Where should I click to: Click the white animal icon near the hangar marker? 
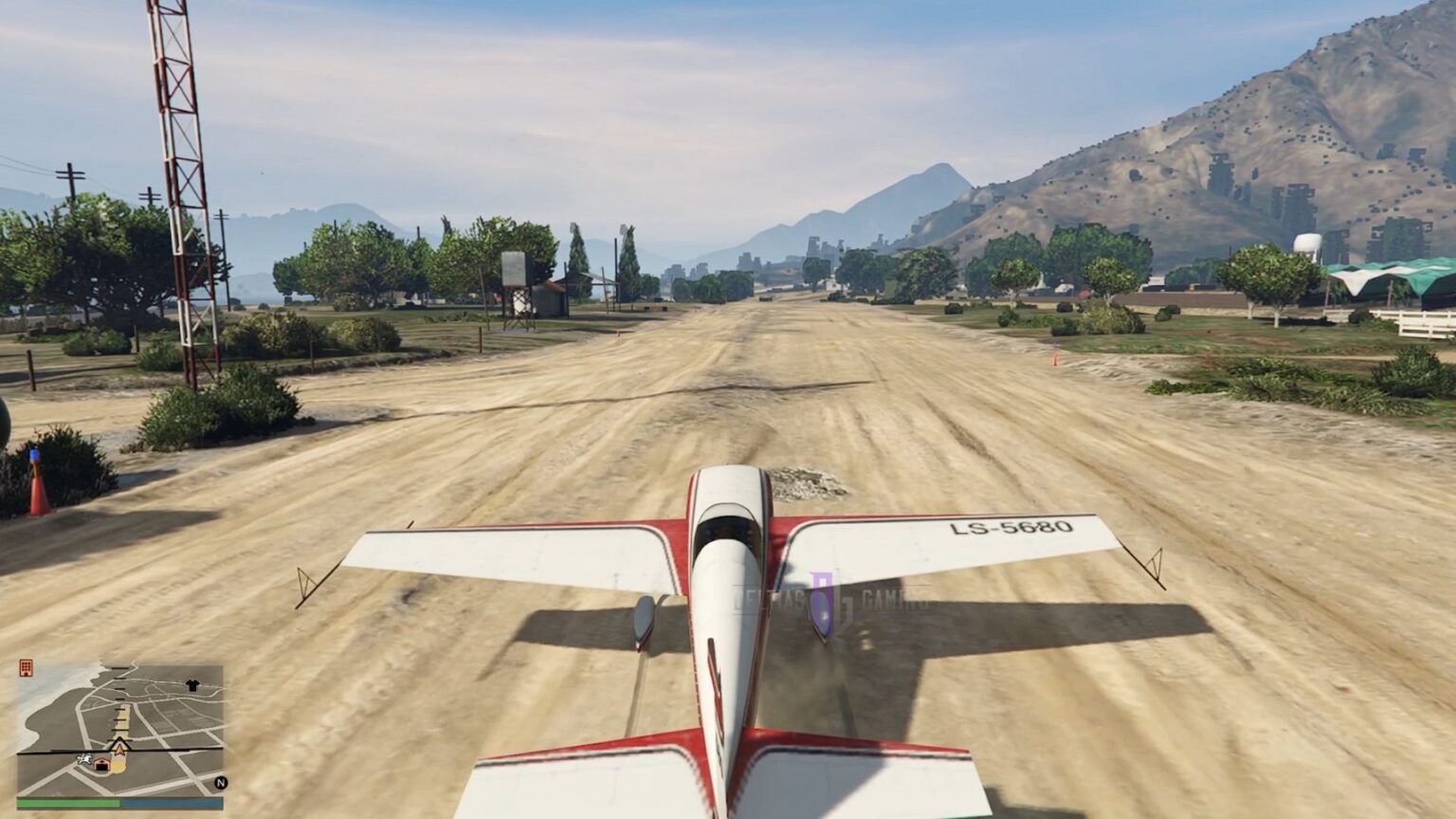point(84,758)
